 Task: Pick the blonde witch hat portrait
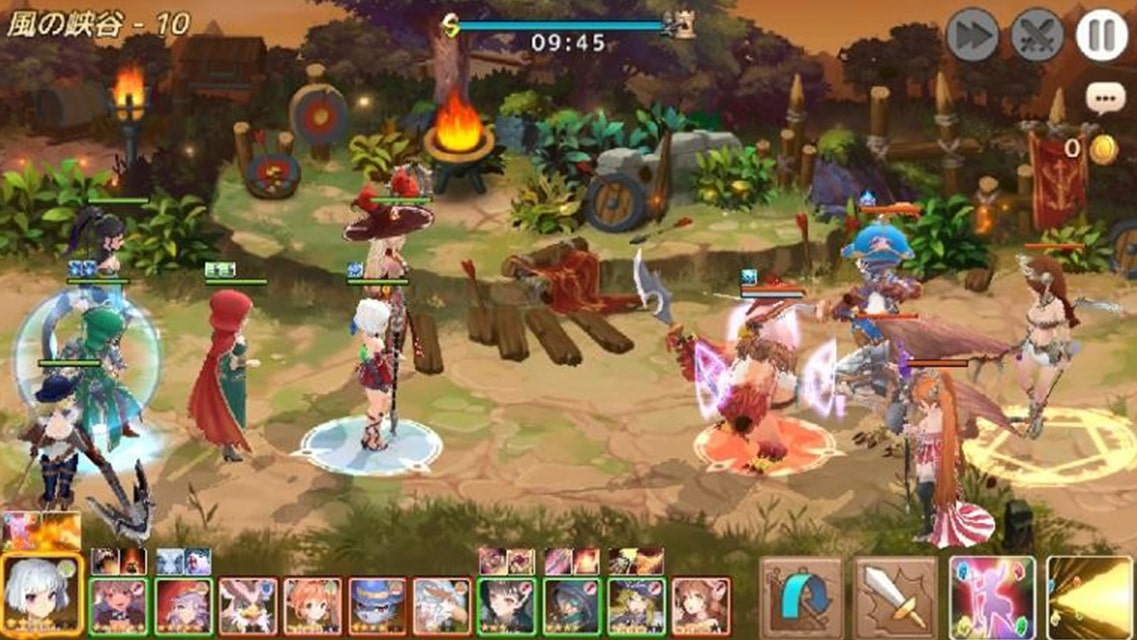(x=636, y=606)
